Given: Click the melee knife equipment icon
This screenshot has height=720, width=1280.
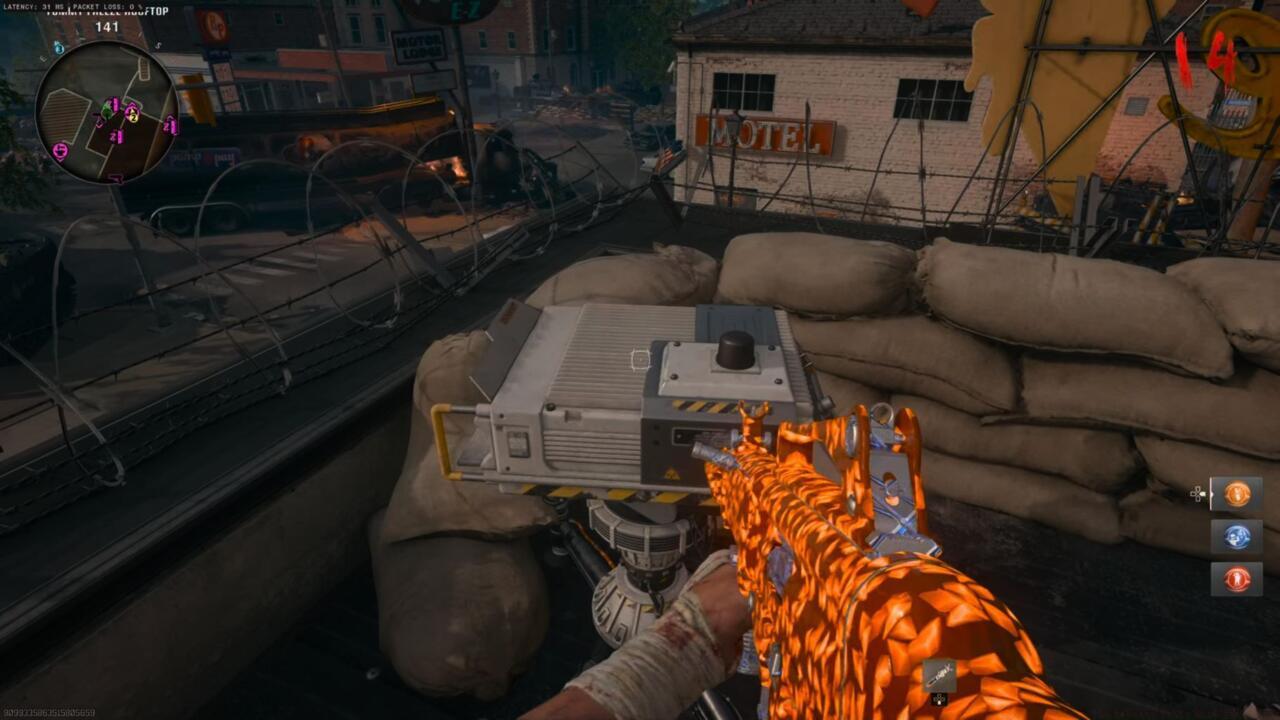Looking at the screenshot, I should [940, 675].
